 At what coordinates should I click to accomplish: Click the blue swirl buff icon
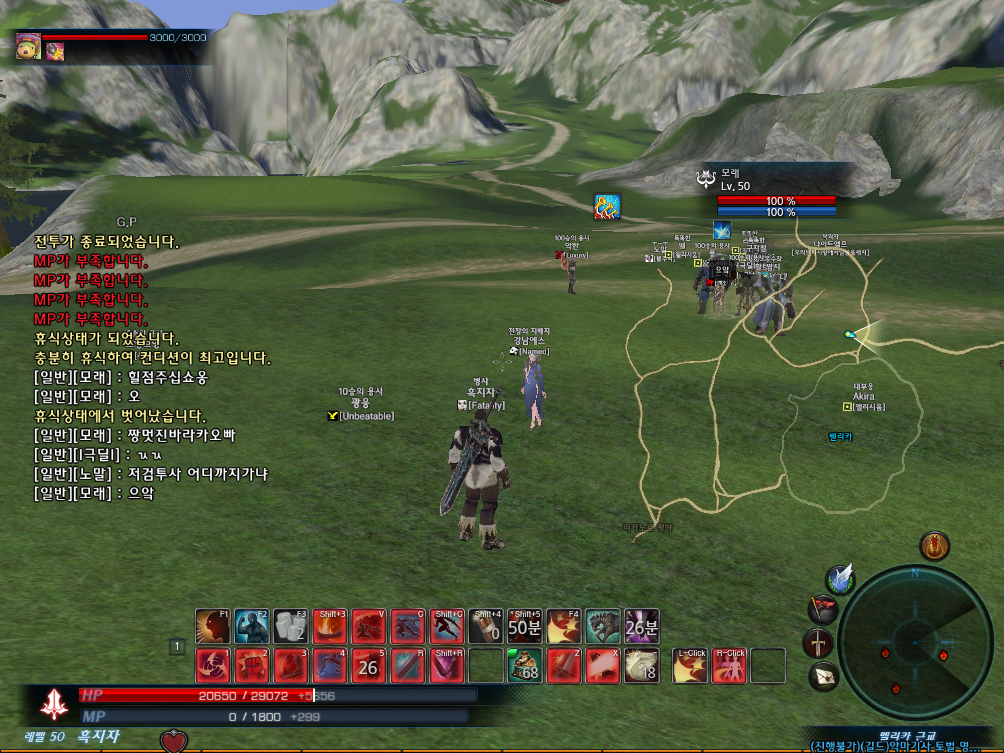pyautogui.click(x=607, y=207)
